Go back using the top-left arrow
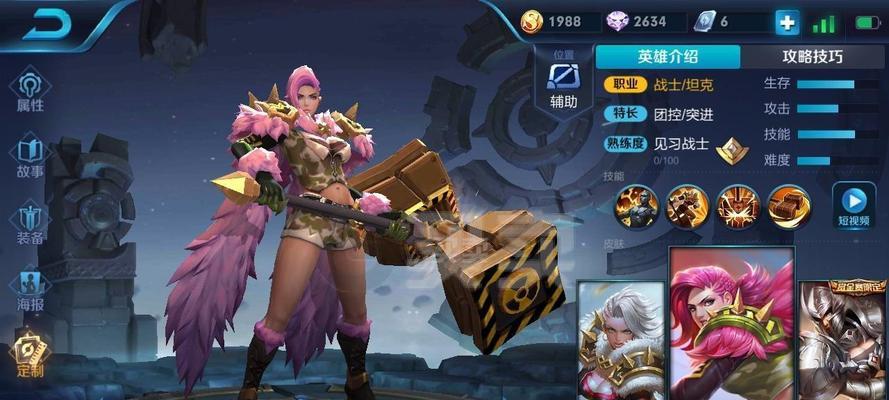Image resolution: width=889 pixels, height=400 pixels. pos(45,24)
